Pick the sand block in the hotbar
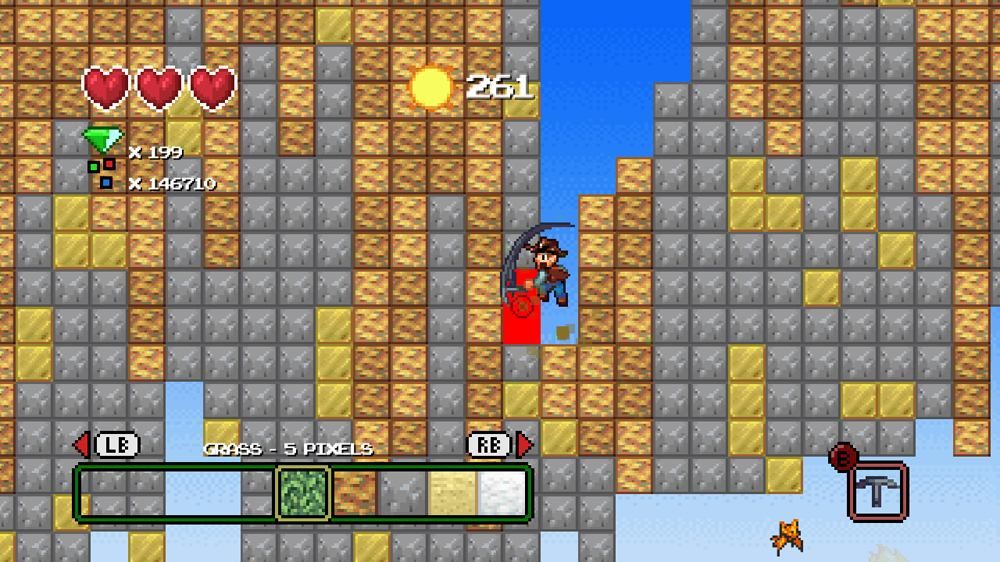Screen dimensions: 1000x562 tap(452, 493)
